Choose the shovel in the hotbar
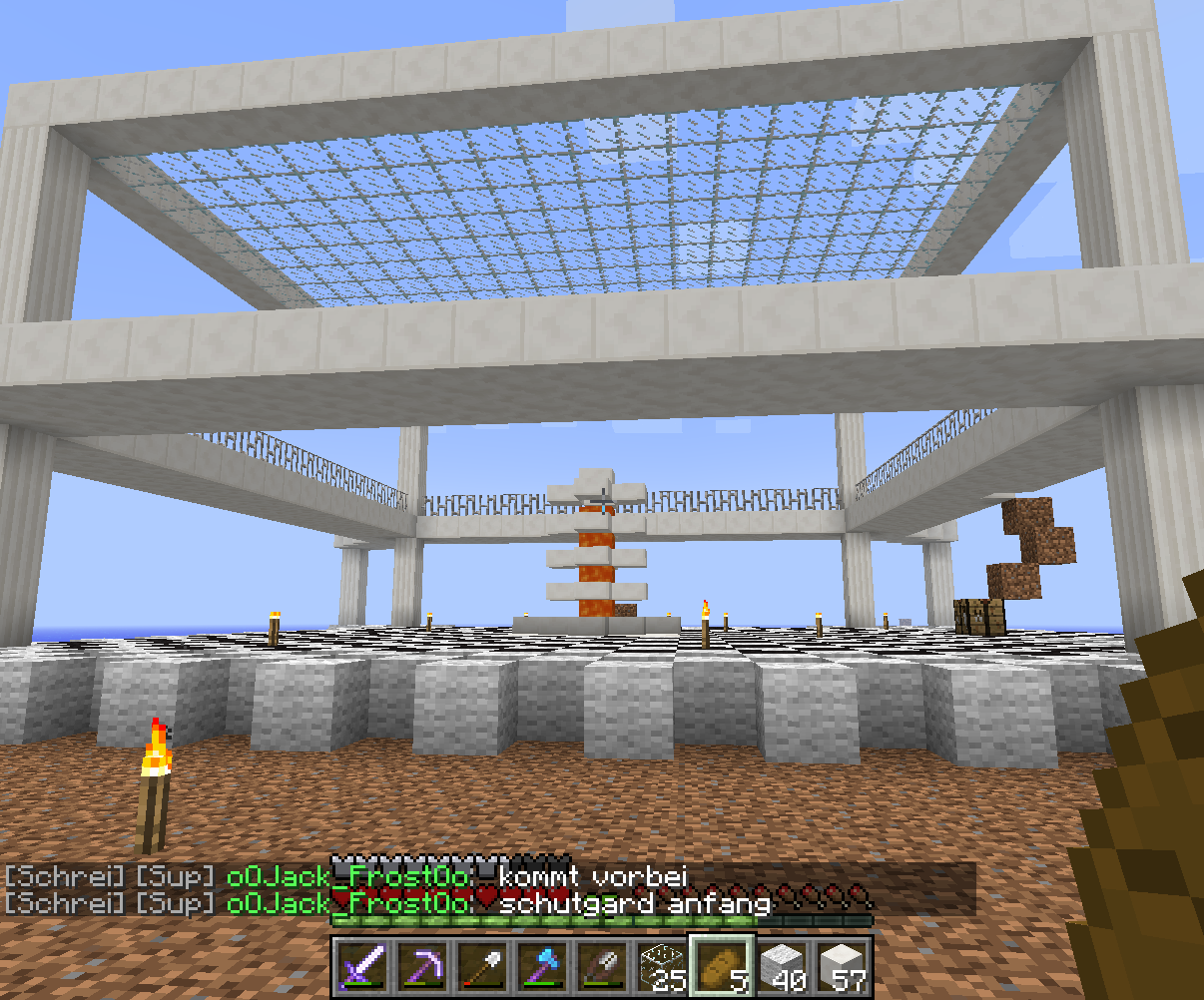The height and width of the screenshot is (1000, 1204). click(x=483, y=966)
